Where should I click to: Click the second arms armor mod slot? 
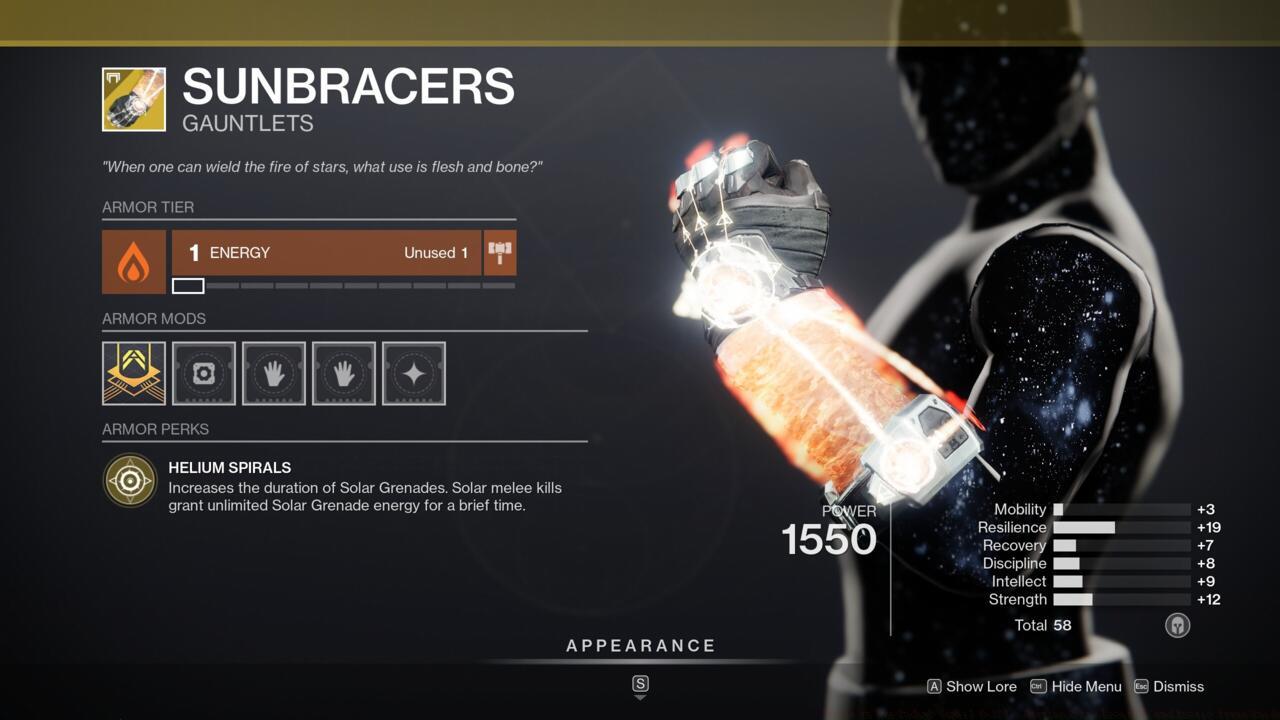point(343,373)
